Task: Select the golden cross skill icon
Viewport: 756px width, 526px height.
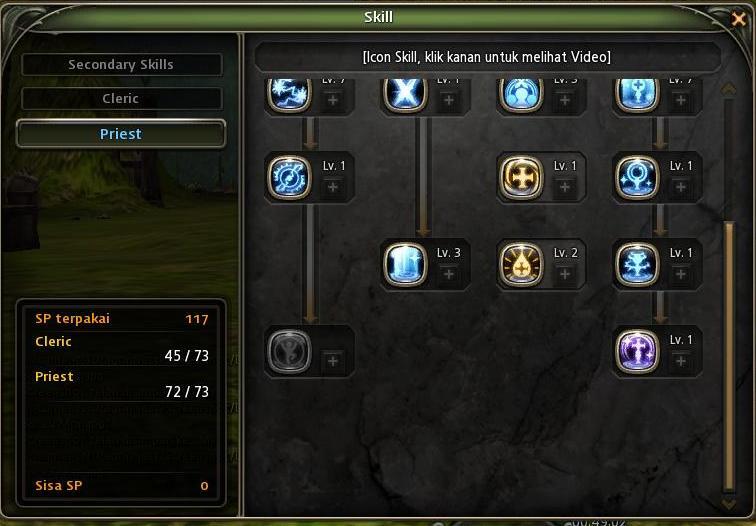Action: click(521, 177)
